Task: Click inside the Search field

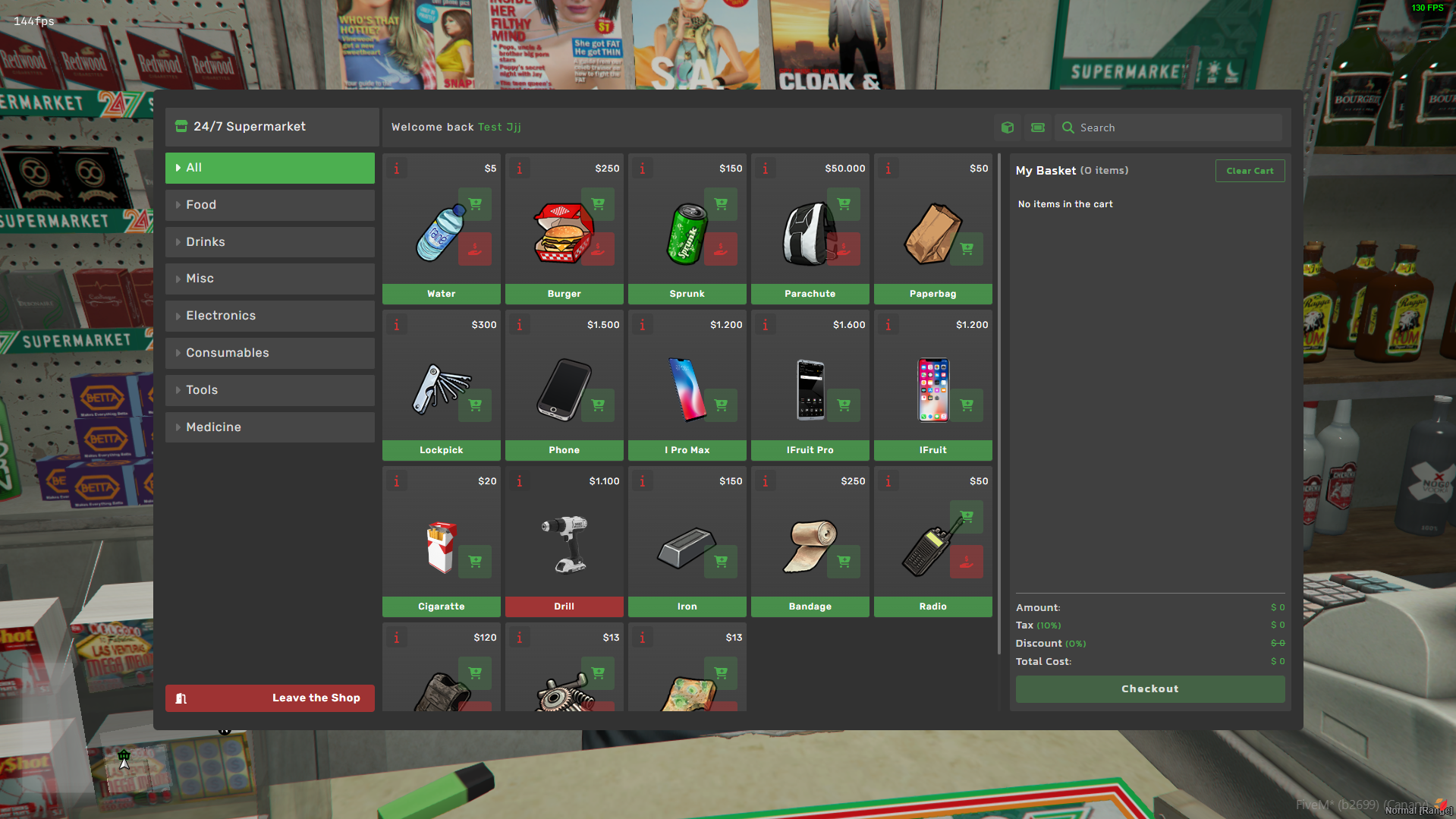Action: click(1168, 127)
